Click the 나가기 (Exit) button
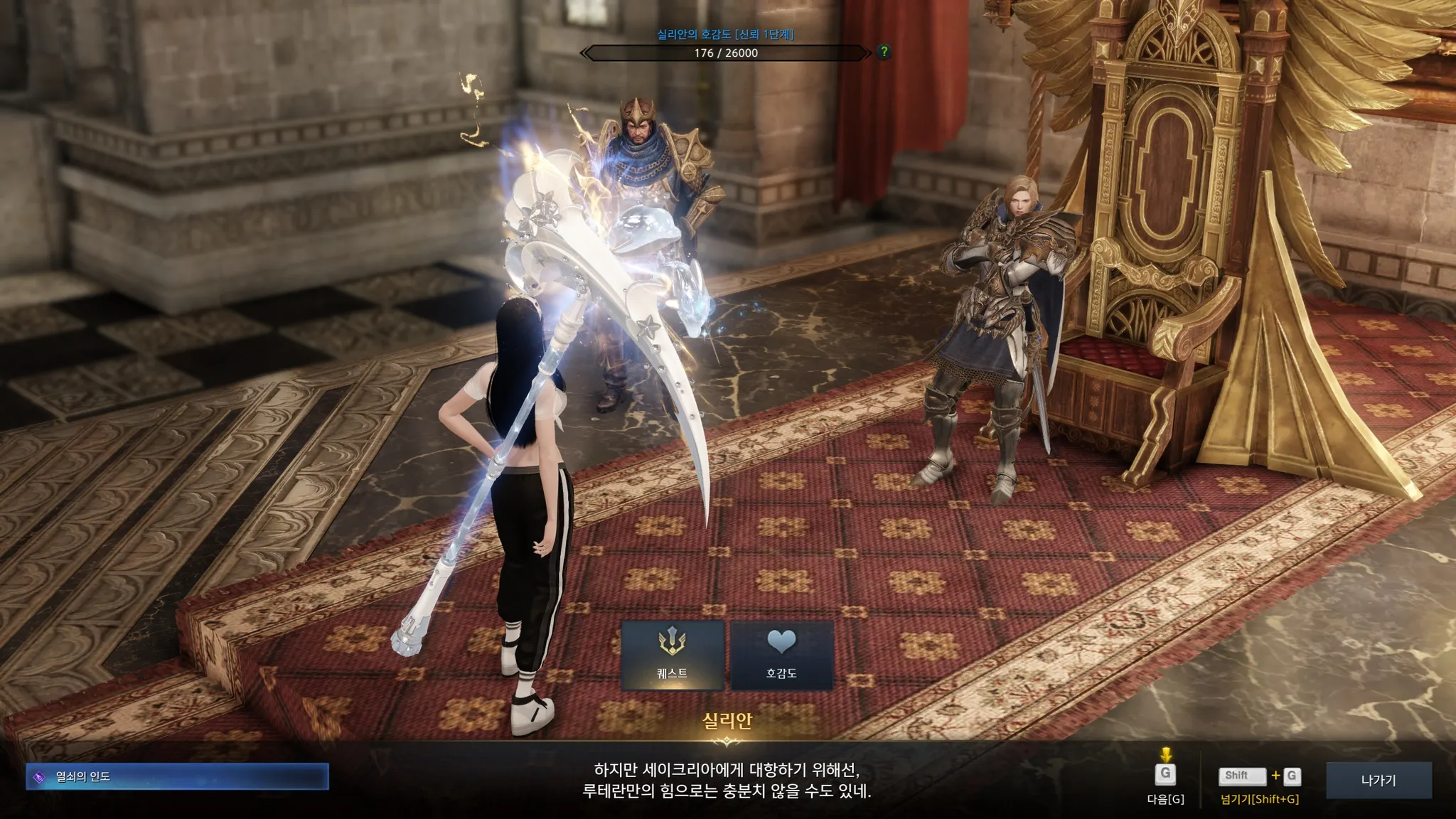The width and height of the screenshot is (1456, 819). [x=1378, y=780]
